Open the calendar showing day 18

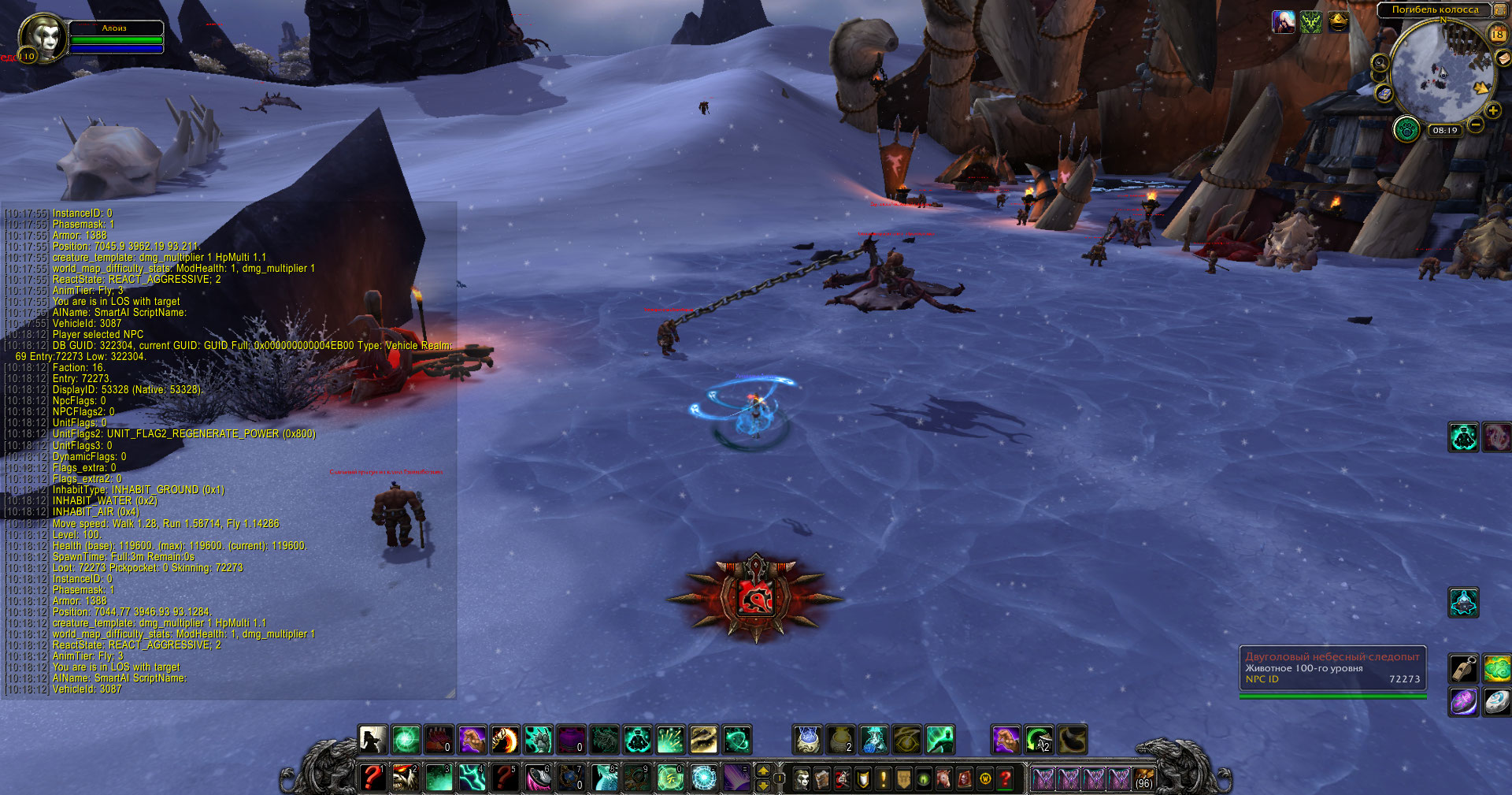(x=1497, y=34)
